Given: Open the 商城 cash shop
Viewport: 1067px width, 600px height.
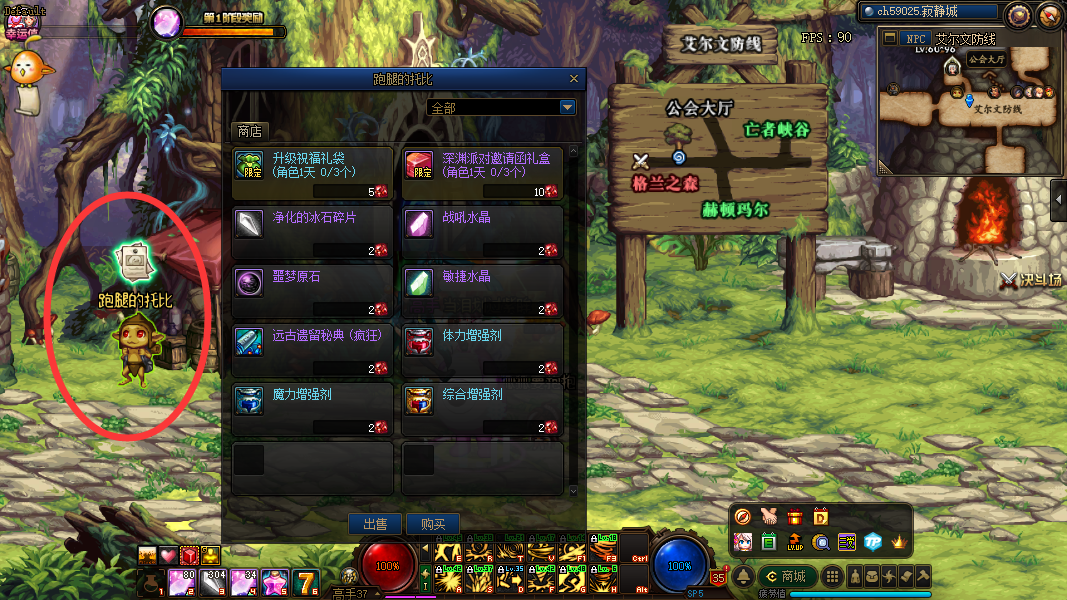Looking at the screenshot, I should (x=786, y=576).
